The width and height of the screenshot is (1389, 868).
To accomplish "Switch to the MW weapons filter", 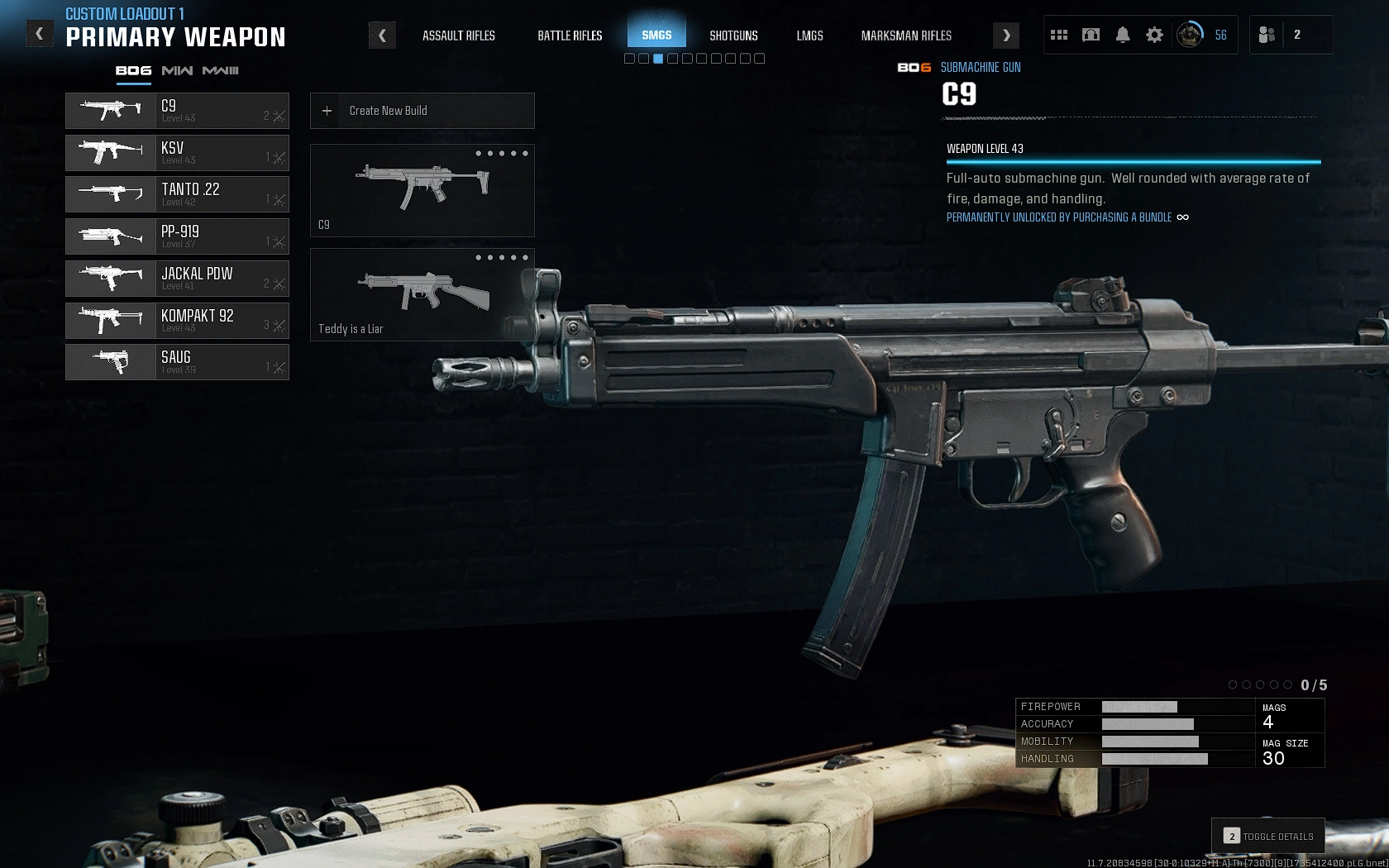I will tap(177, 71).
